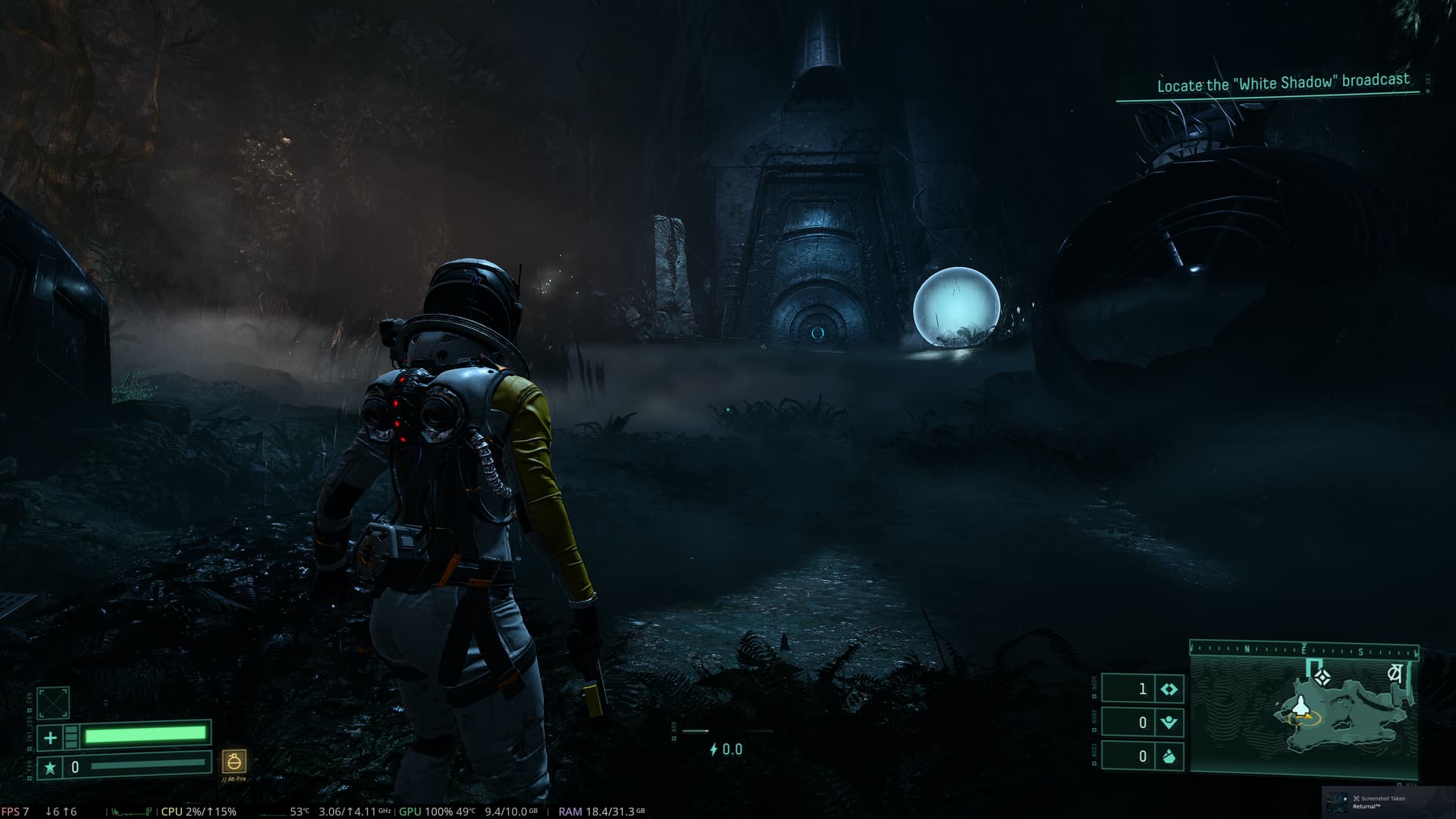Open the Steam "Screenshot Taken" notification

(1388, 802)
